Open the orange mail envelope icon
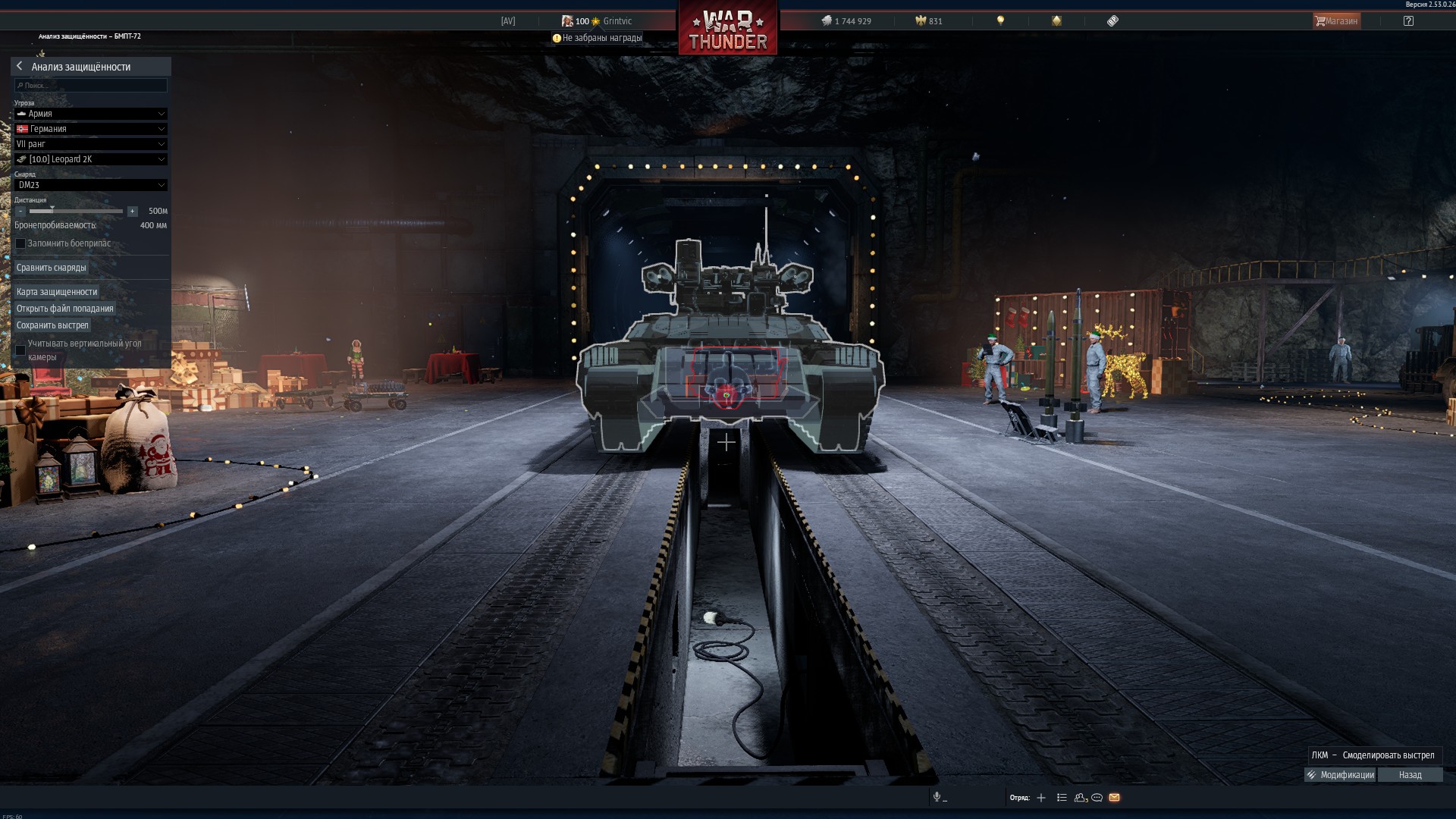Viewport: 1456px width, 819px height. click(1114, 798)
